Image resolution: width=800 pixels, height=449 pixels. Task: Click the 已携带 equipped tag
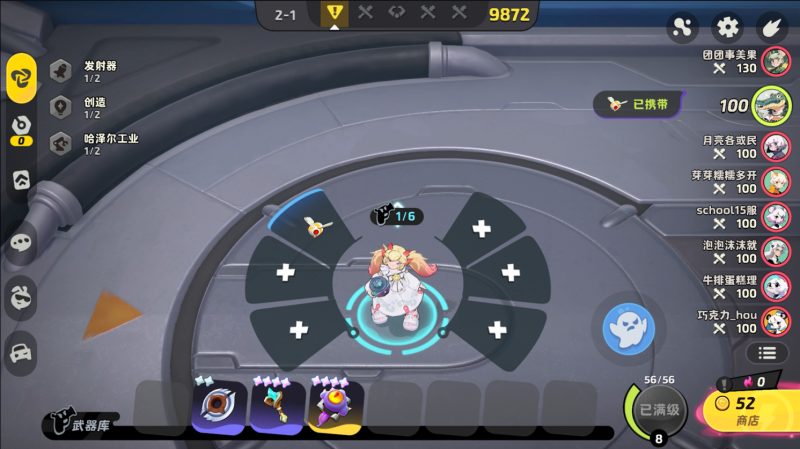pyautogui.click(x=638, y=103)
